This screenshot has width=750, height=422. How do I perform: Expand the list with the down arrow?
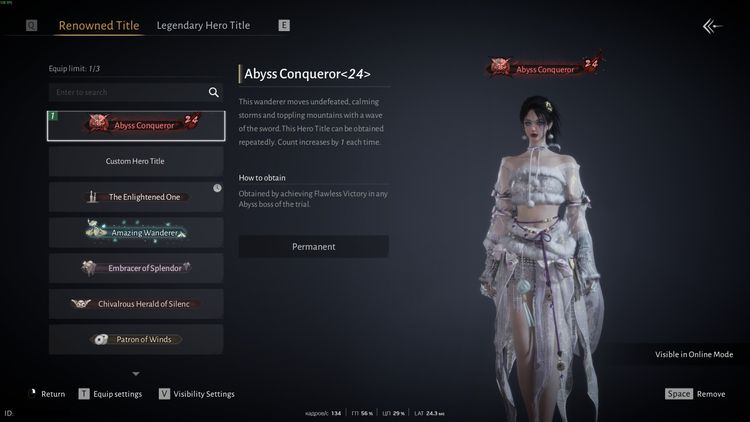[136, 374]
